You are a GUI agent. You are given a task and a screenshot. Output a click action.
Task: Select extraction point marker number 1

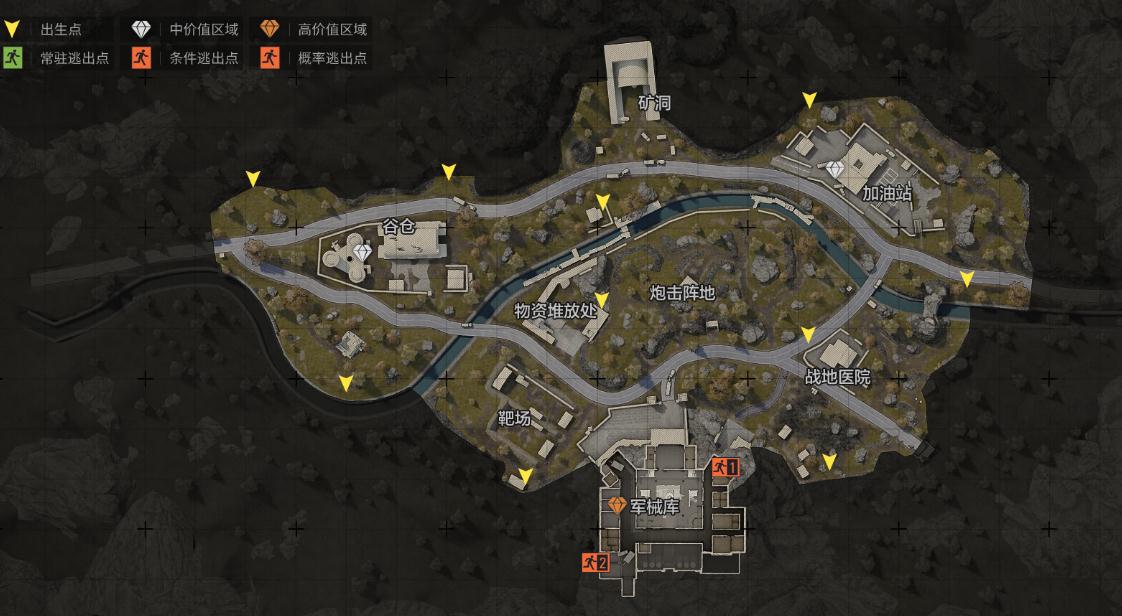[x=725, y=466]
